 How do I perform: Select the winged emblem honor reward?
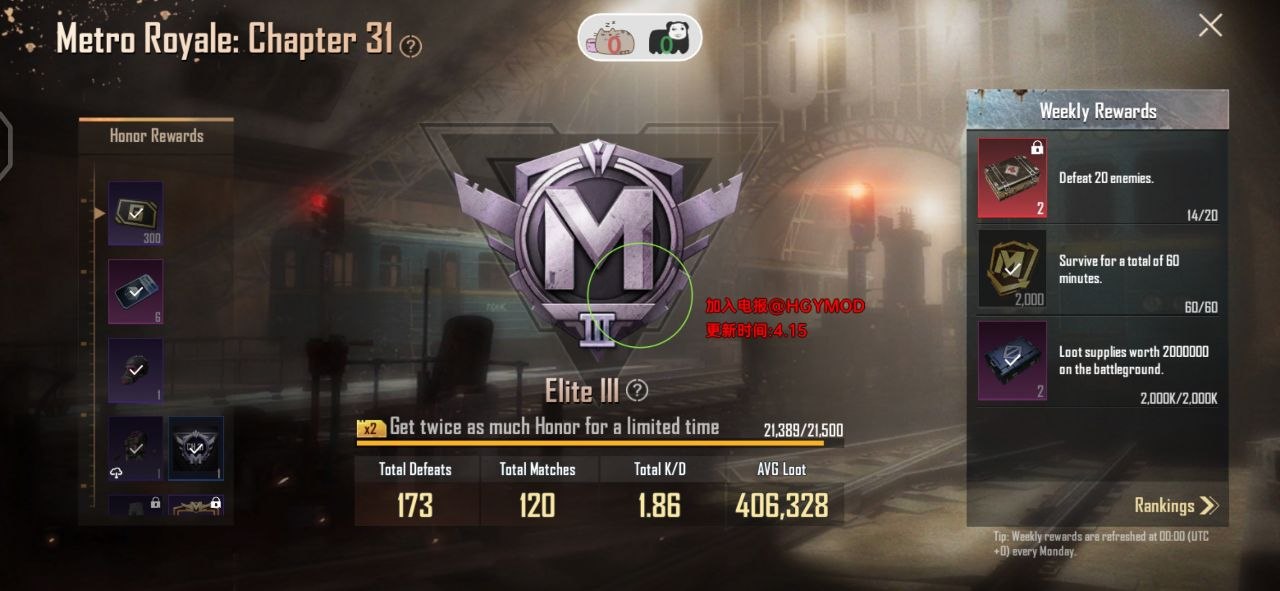pyautogui.click(x=195, y=448)
